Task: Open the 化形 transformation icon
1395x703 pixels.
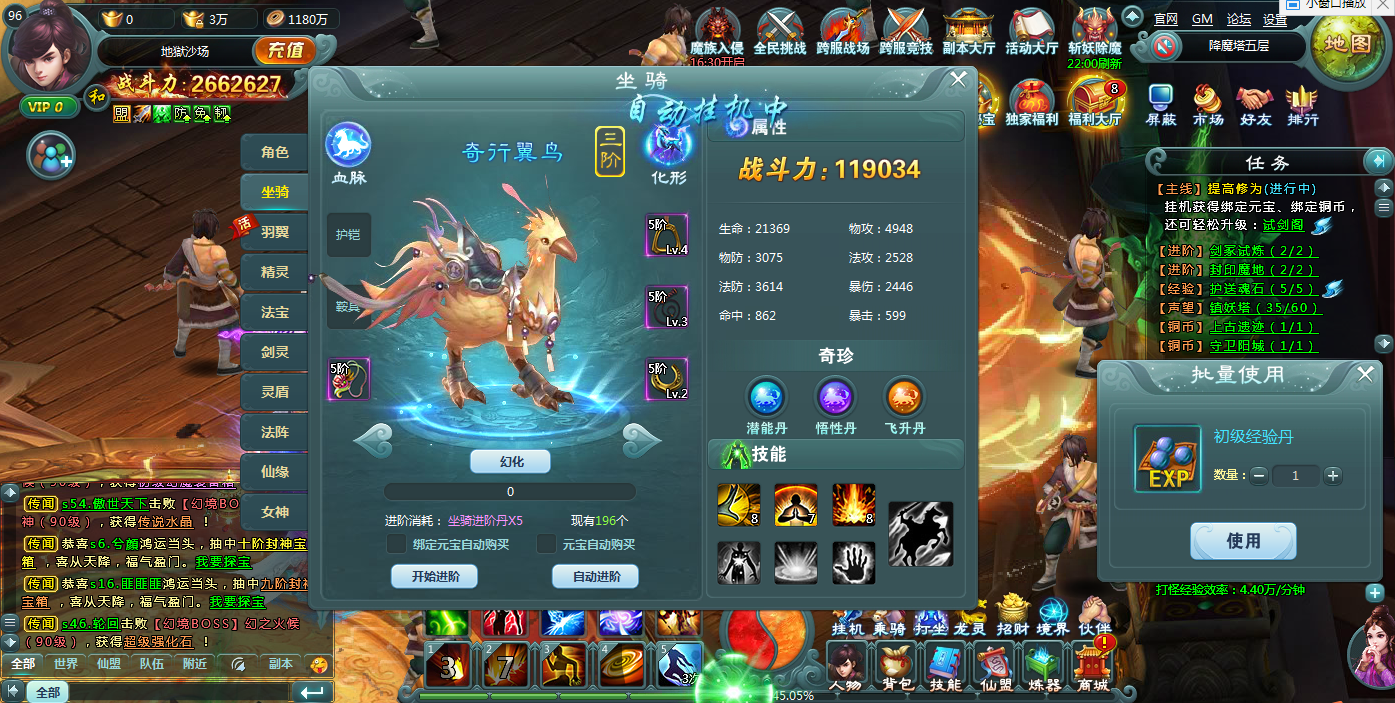Action: point(668,146)
